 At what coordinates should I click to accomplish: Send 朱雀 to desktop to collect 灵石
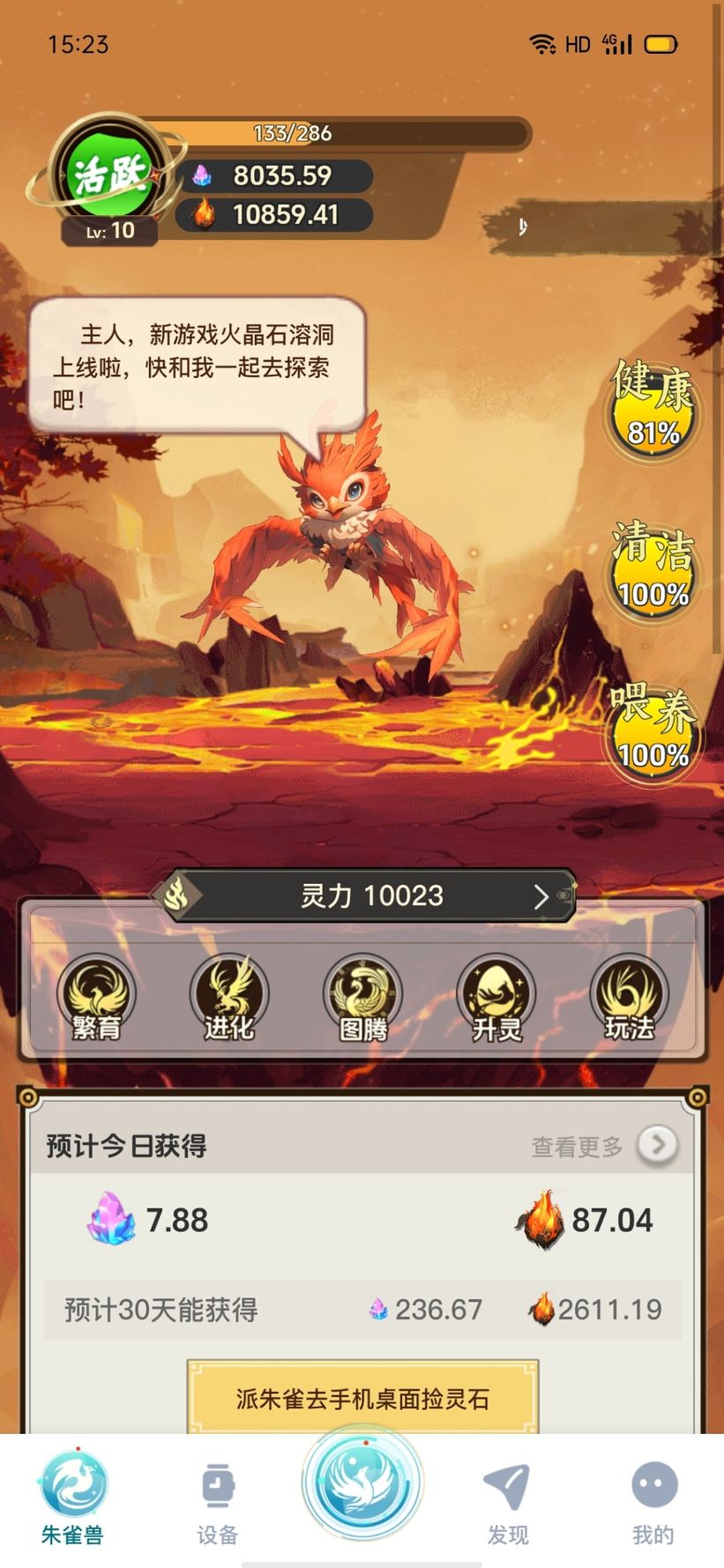pos(362,1398)
